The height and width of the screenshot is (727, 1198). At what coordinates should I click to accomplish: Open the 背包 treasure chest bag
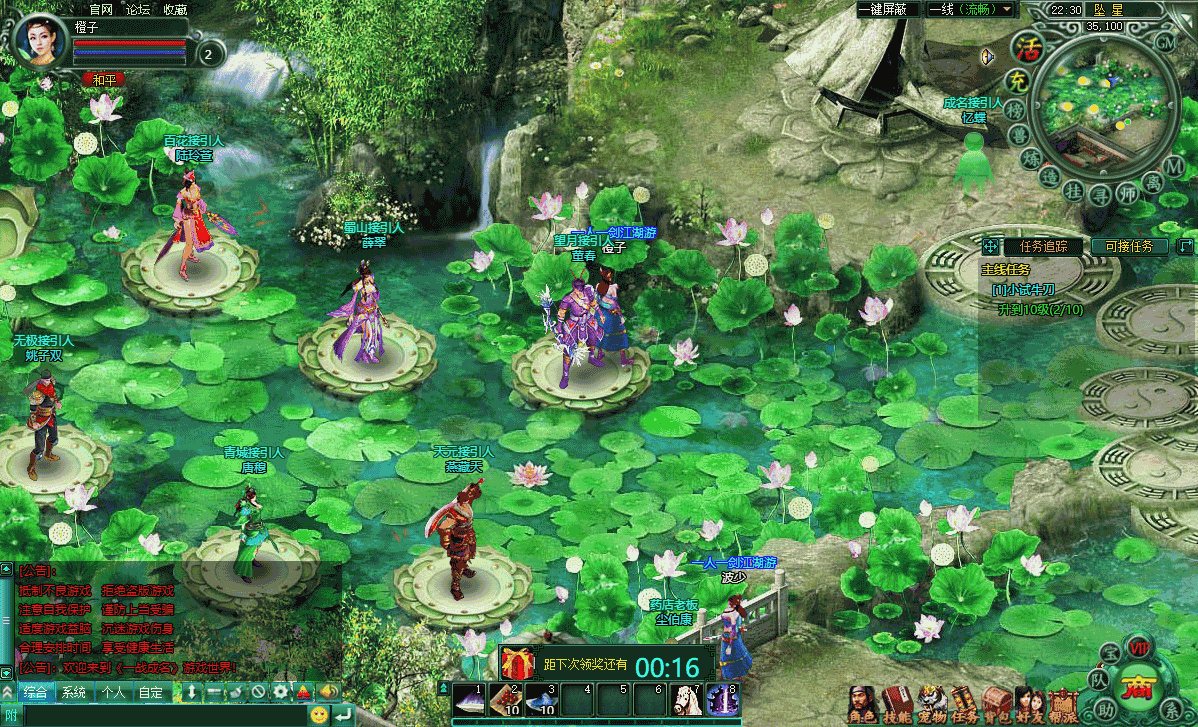click(x=996, y=703)
